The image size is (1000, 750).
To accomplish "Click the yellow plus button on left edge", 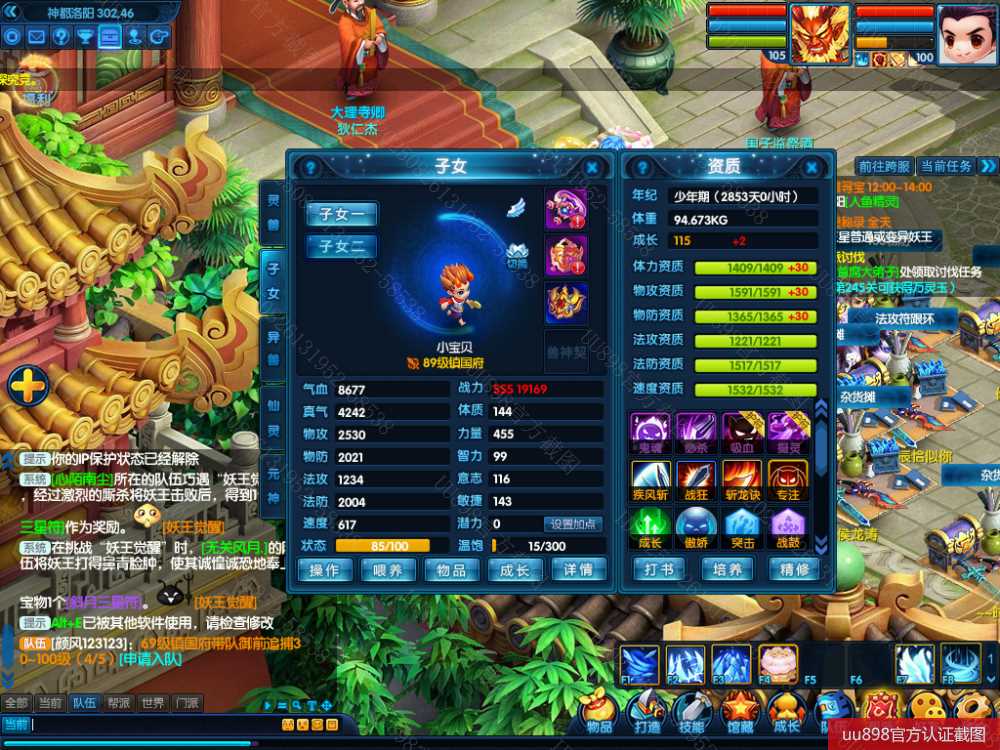I will 27,386.
